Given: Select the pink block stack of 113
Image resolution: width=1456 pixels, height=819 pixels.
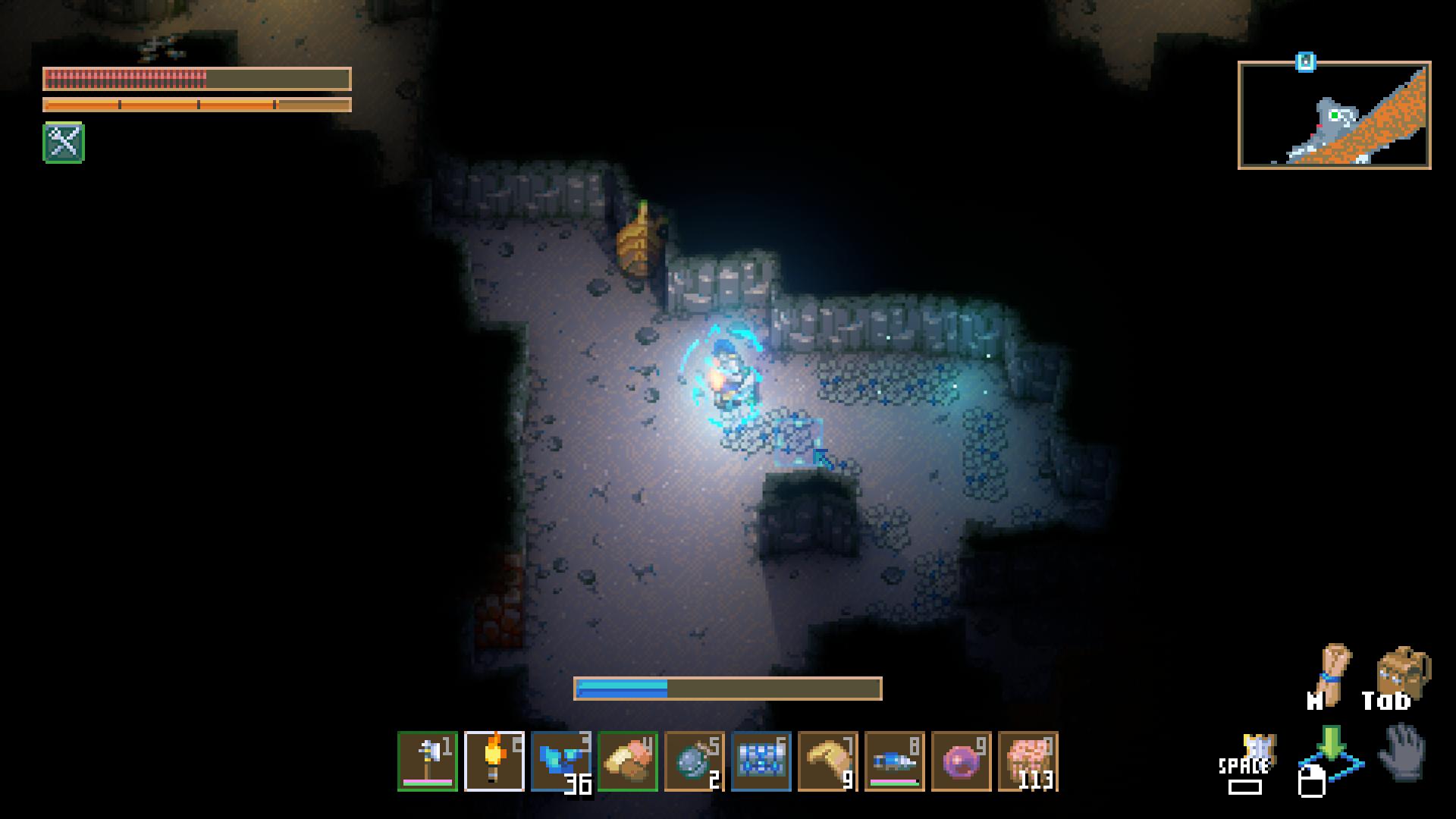Looking at the screenshot, I should coord(1028,761).
